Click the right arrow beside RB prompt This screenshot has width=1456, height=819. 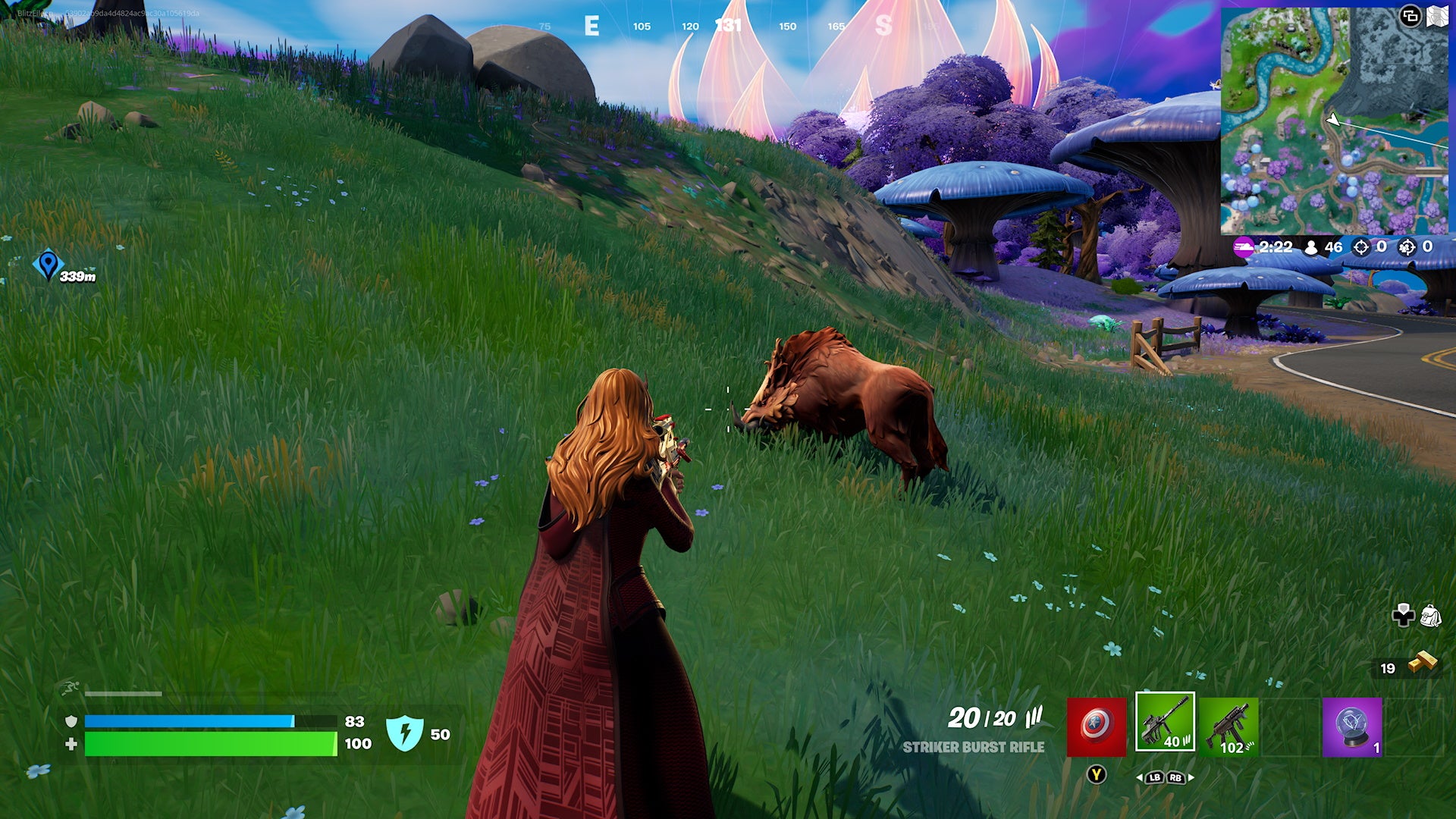[x=1191, y=777]
